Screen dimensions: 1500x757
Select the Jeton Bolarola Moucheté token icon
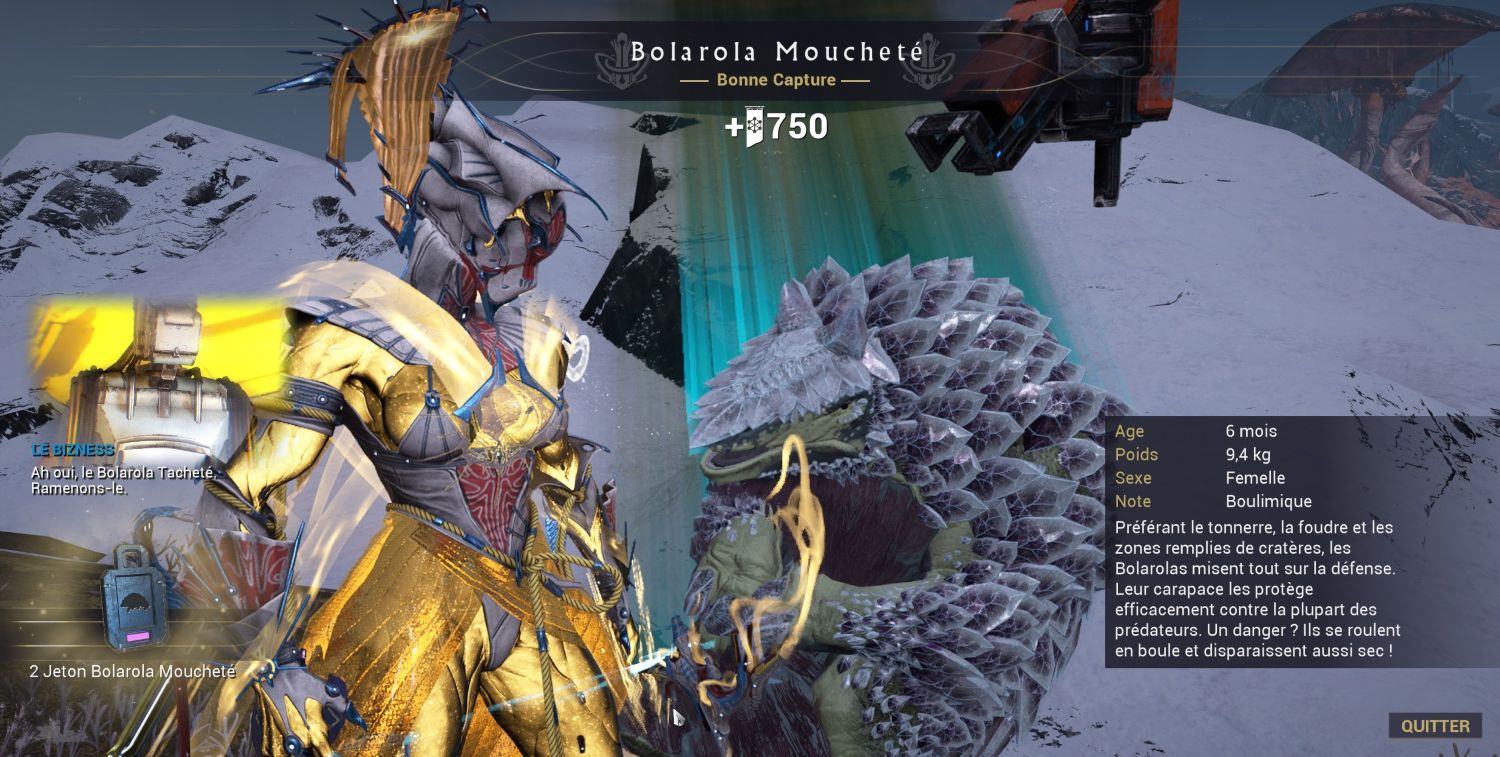134,598
